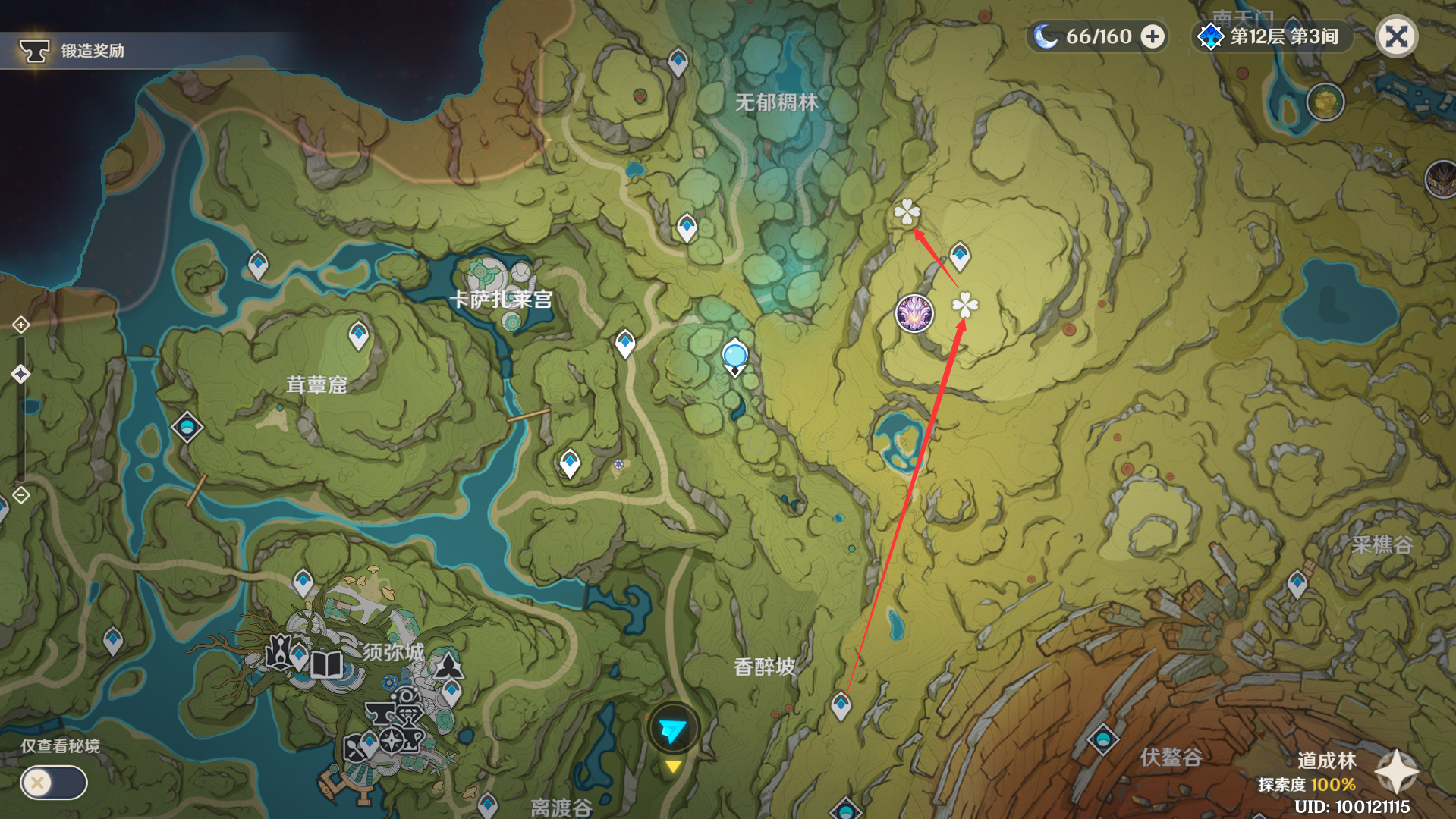Select the purple boss icon marker

pyautogui.click(x=914, y=313)
